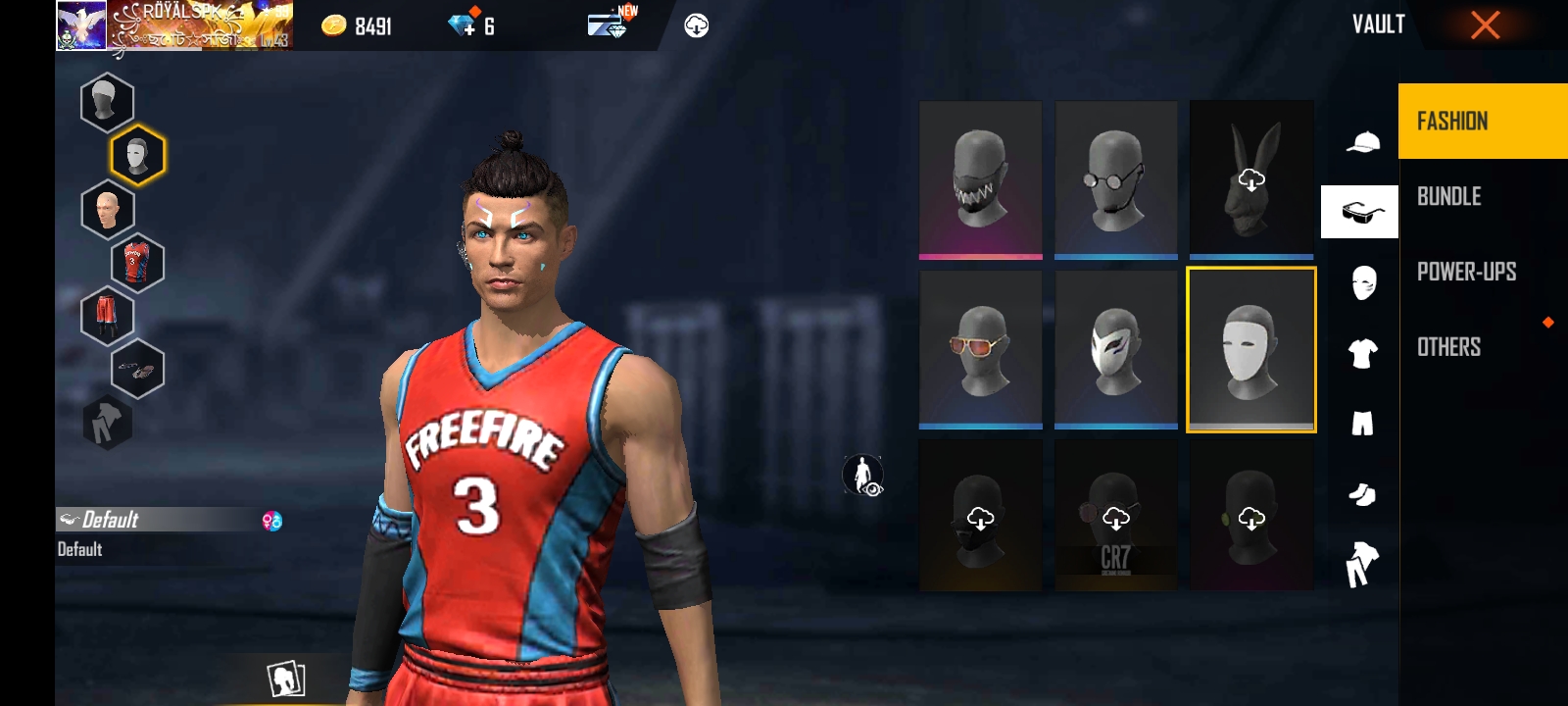Choose the face mask category icon
This screenshot has height=706, width=1568.
click(x=1362, y=283)
